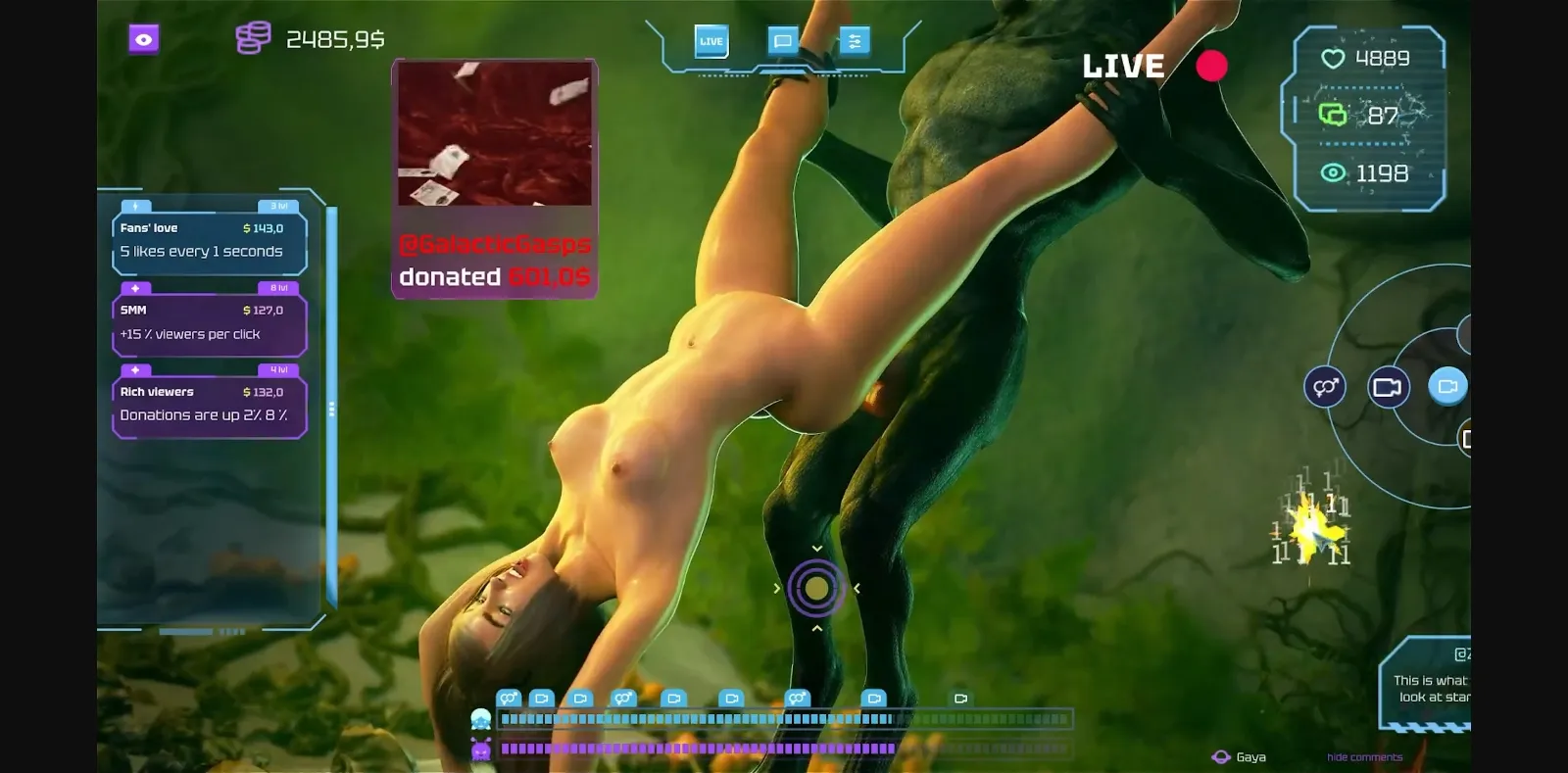Click the highlighted light-blue camera icon
Image resolution: width=1568 pixels, height=773 pixels.
pyautogui.click(x=1446, y=386)
